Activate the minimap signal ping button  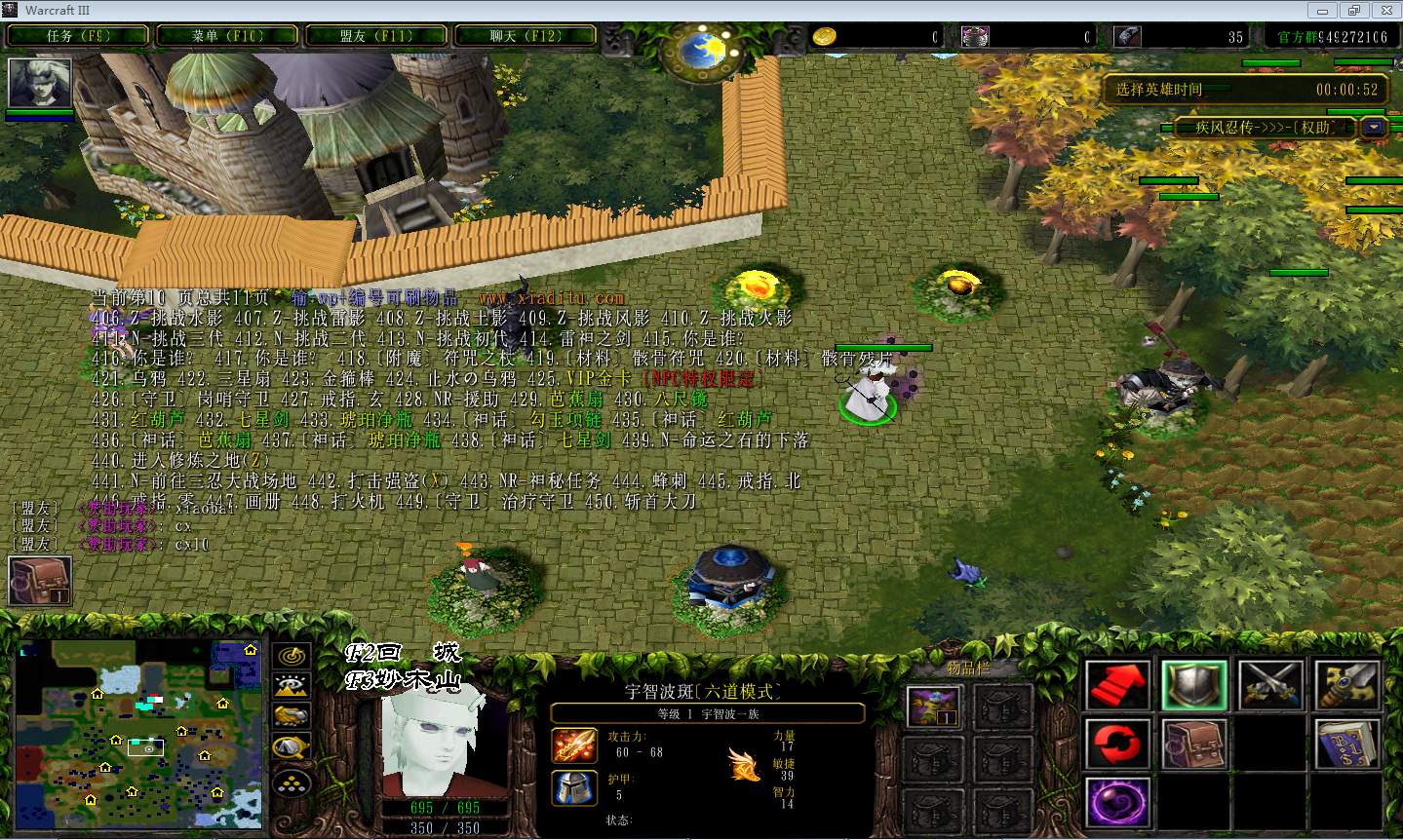(x=292, y=656)
